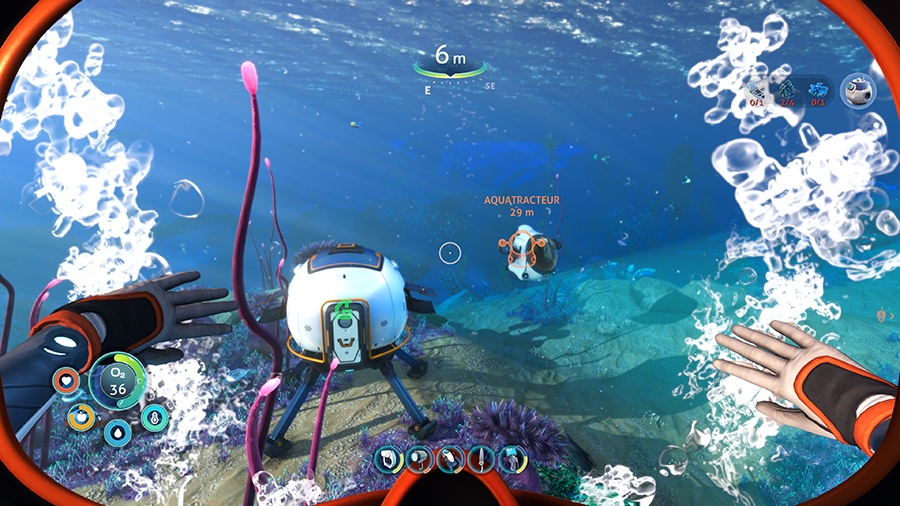Click the pinned recipe pod icon

tap(857, 90)
